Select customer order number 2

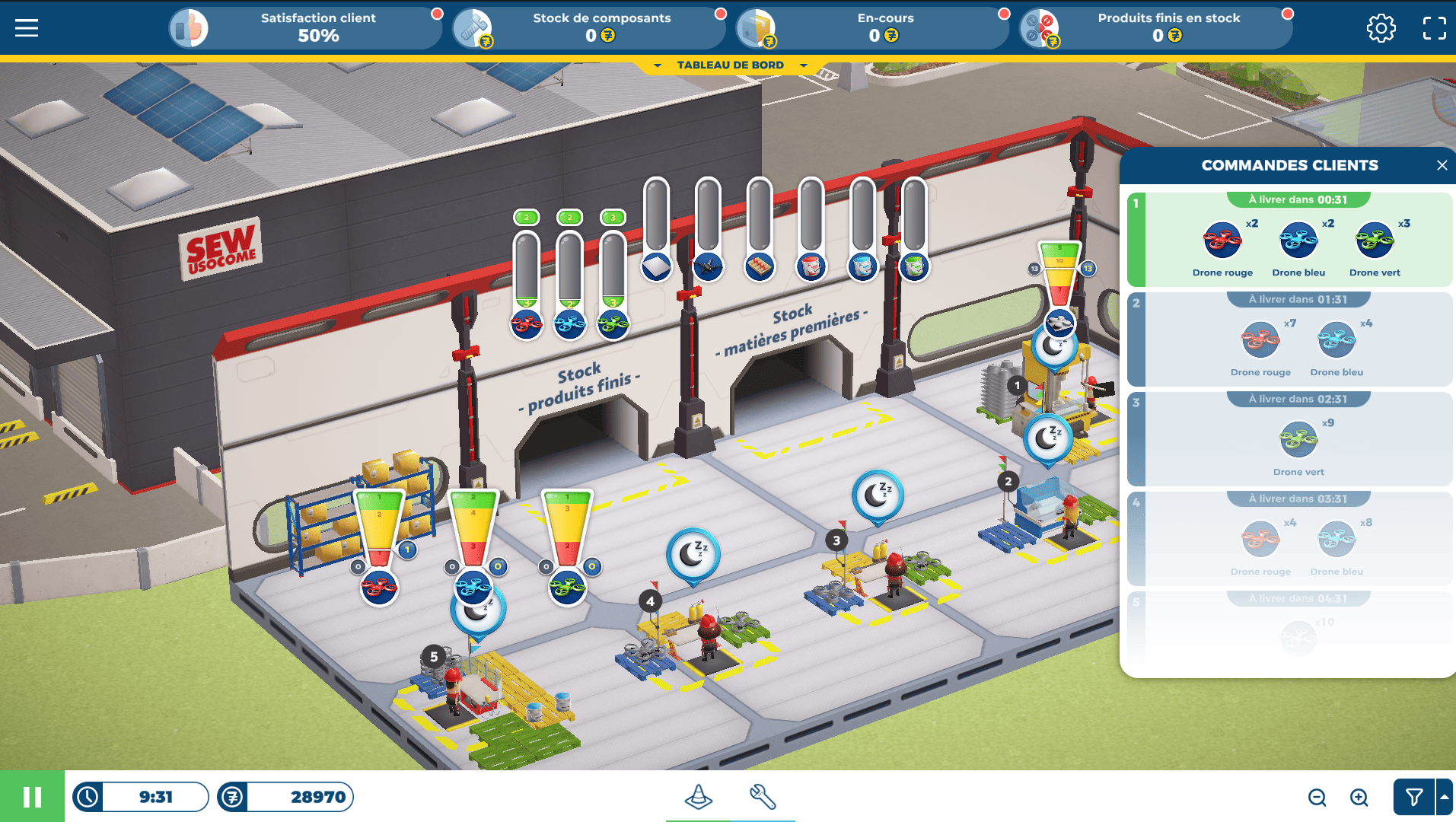point(1290,339)
